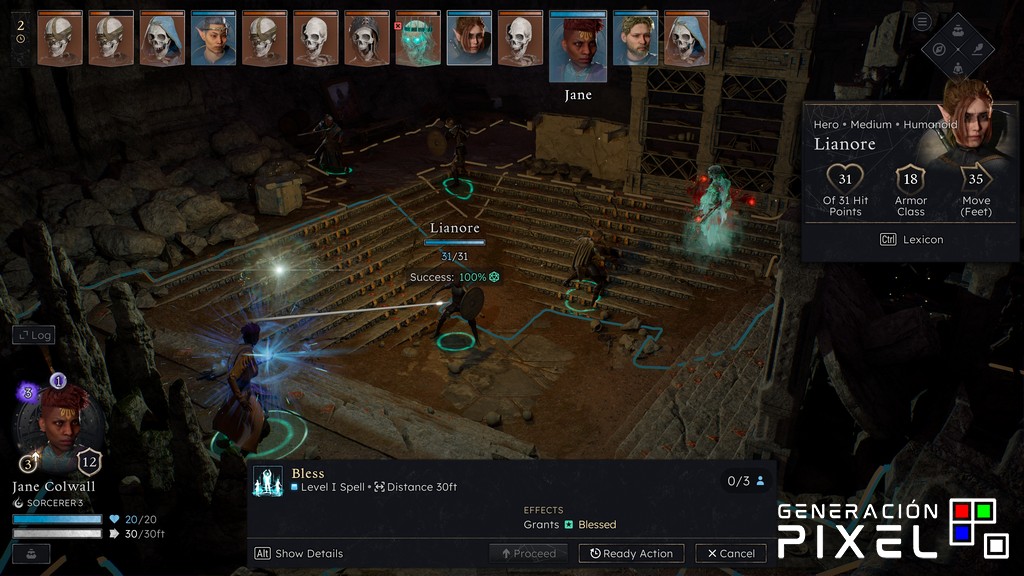The width and height of the screenshot is (1024, 576).
Task: Click the seated figure icon in the diamond menu
Action: (958, 67)
